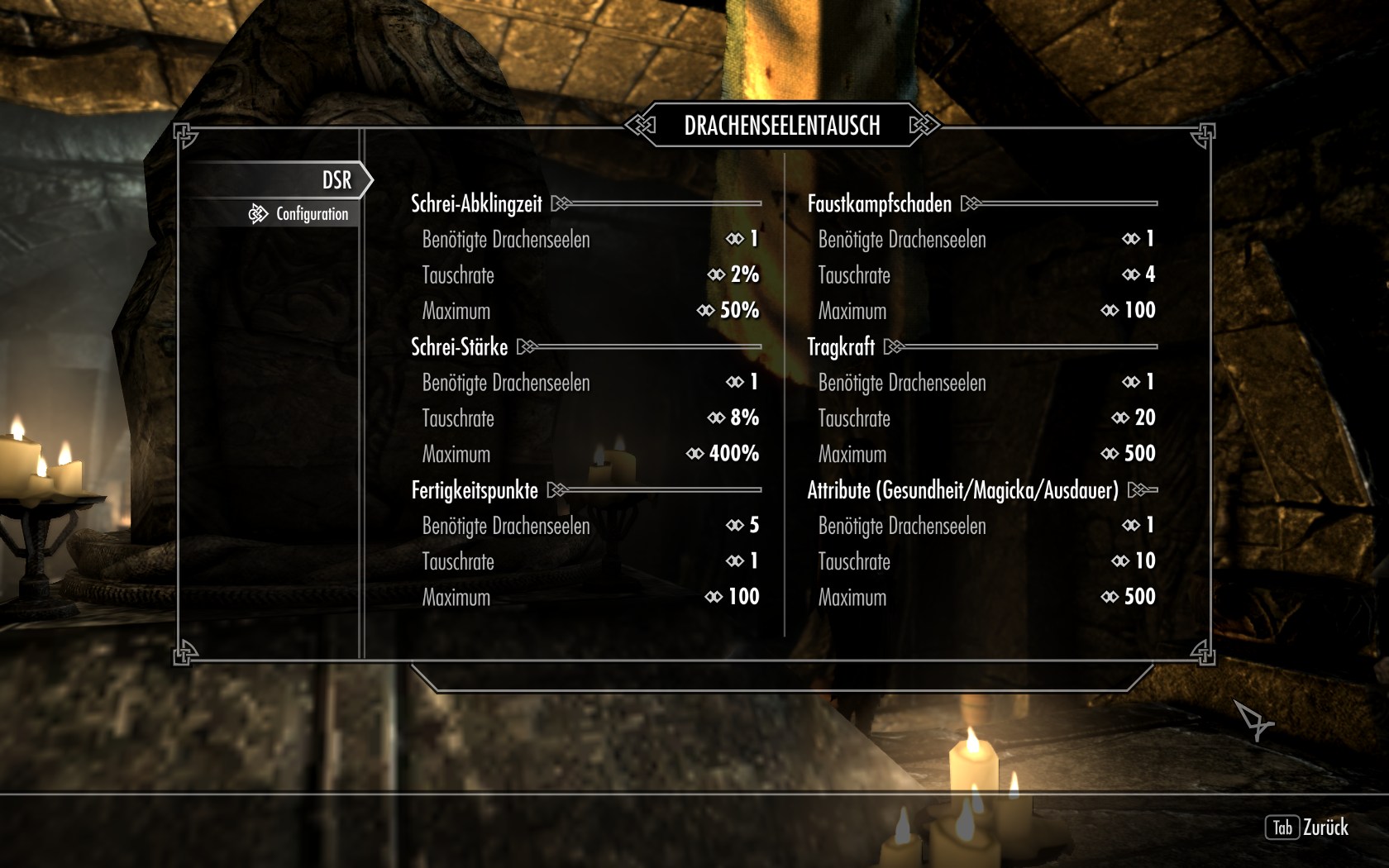
Task: Change Fertigkeitspunkte Benötigte Drachenseelen value 5
Action: [589, 526]
